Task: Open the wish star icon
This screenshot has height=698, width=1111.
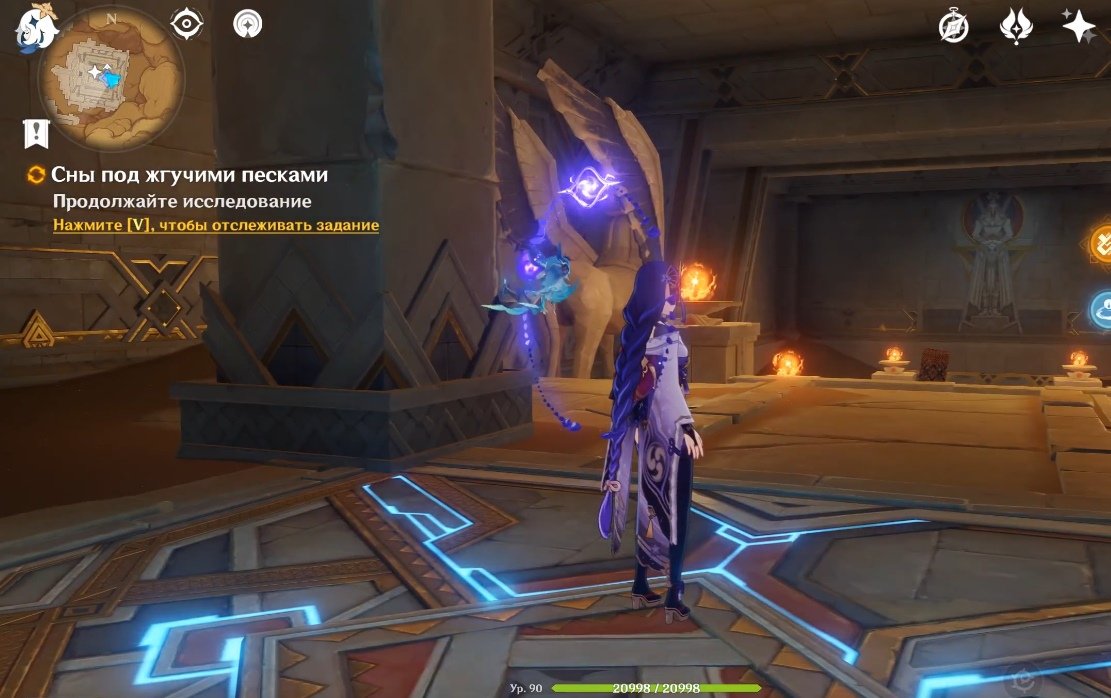Action: 1079,27
